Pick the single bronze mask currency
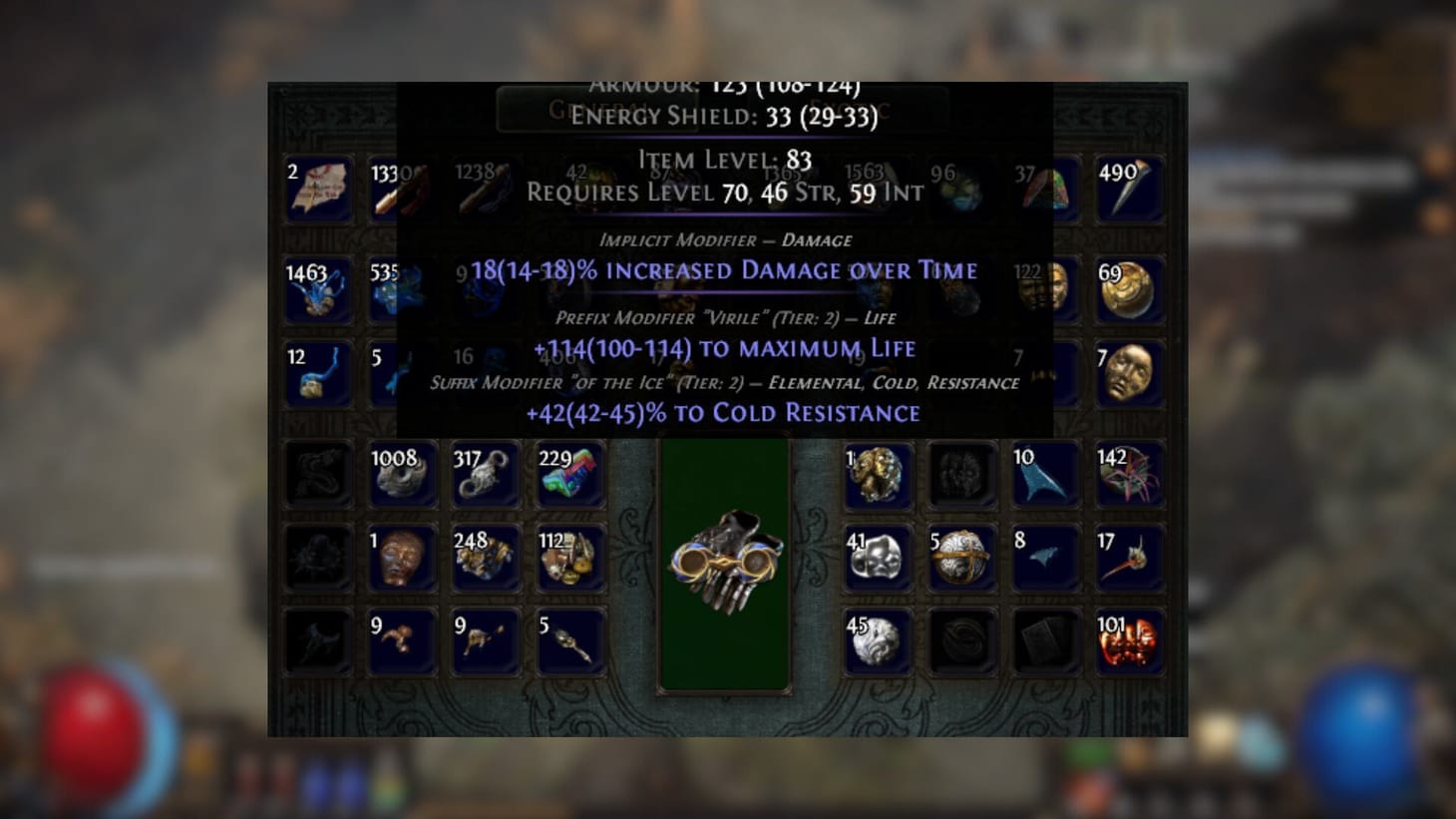Screen dimensions: 1456x819 (402, 557)
